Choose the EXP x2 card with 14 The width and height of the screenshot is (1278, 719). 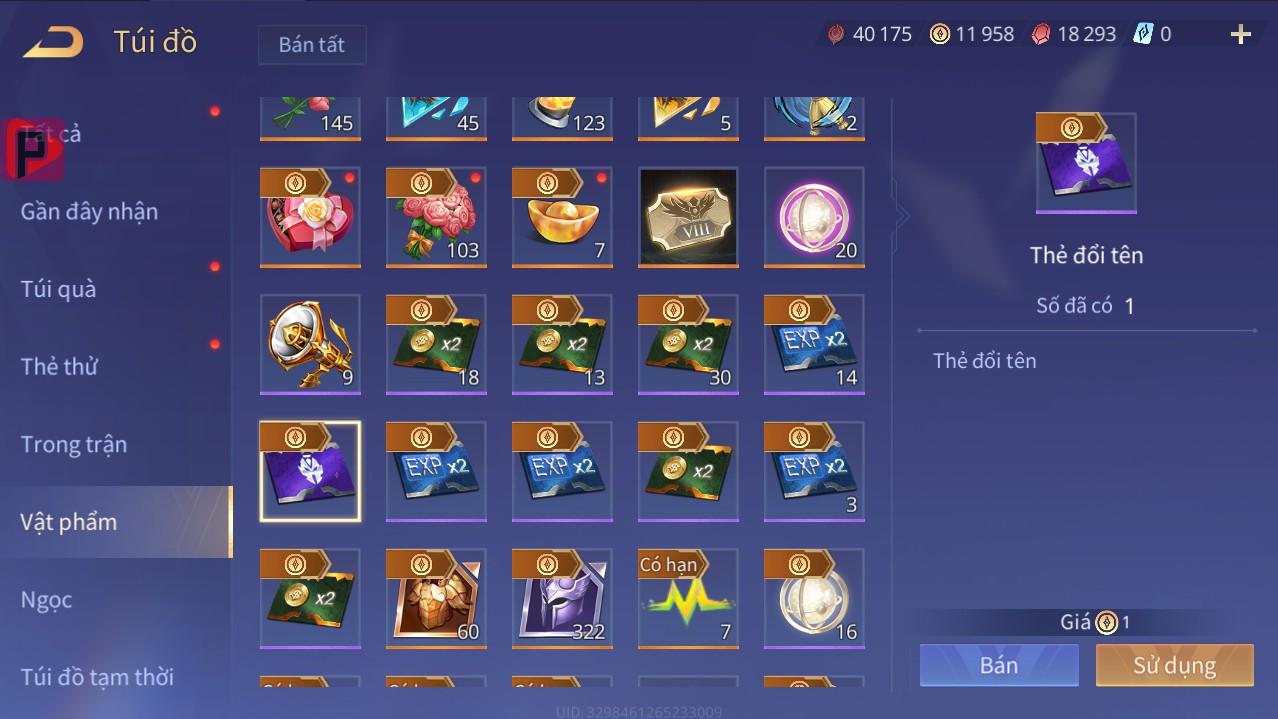814,344
